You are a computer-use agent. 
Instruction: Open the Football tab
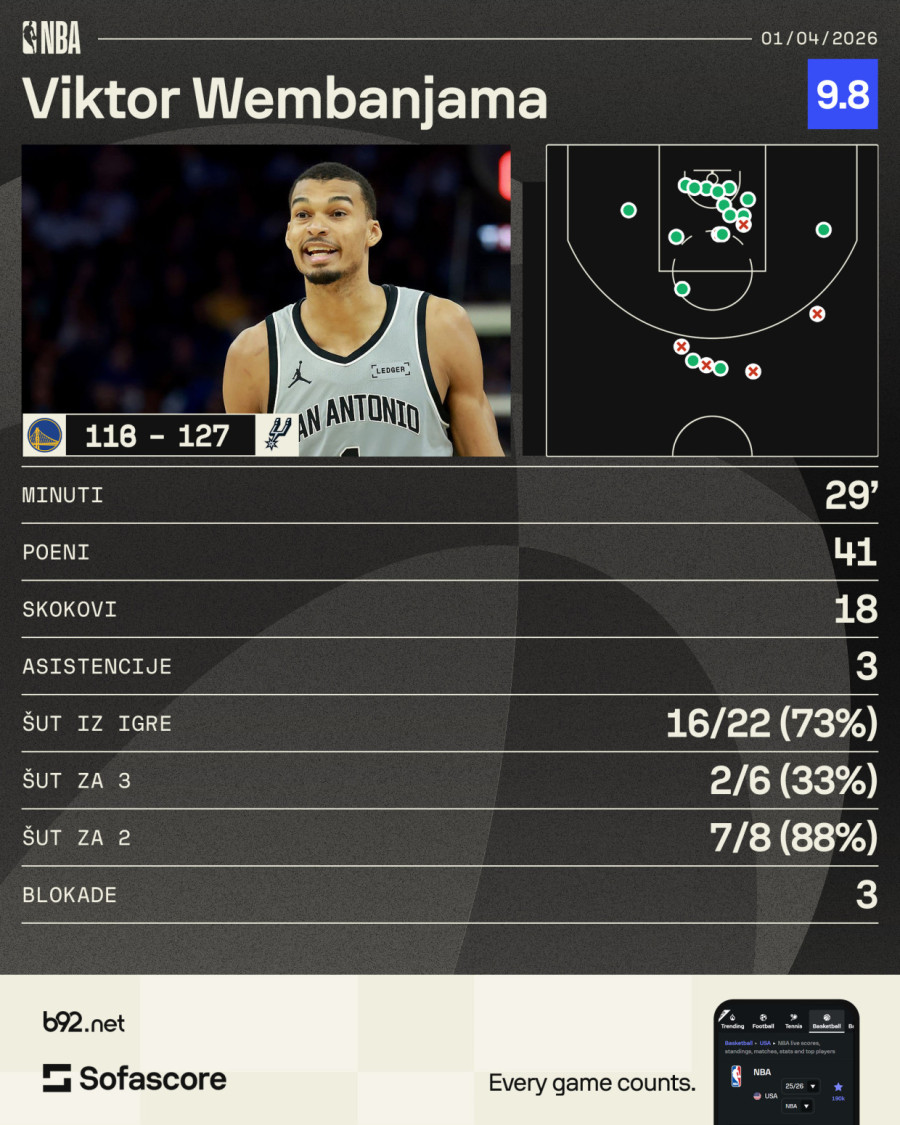(763, 1021)
